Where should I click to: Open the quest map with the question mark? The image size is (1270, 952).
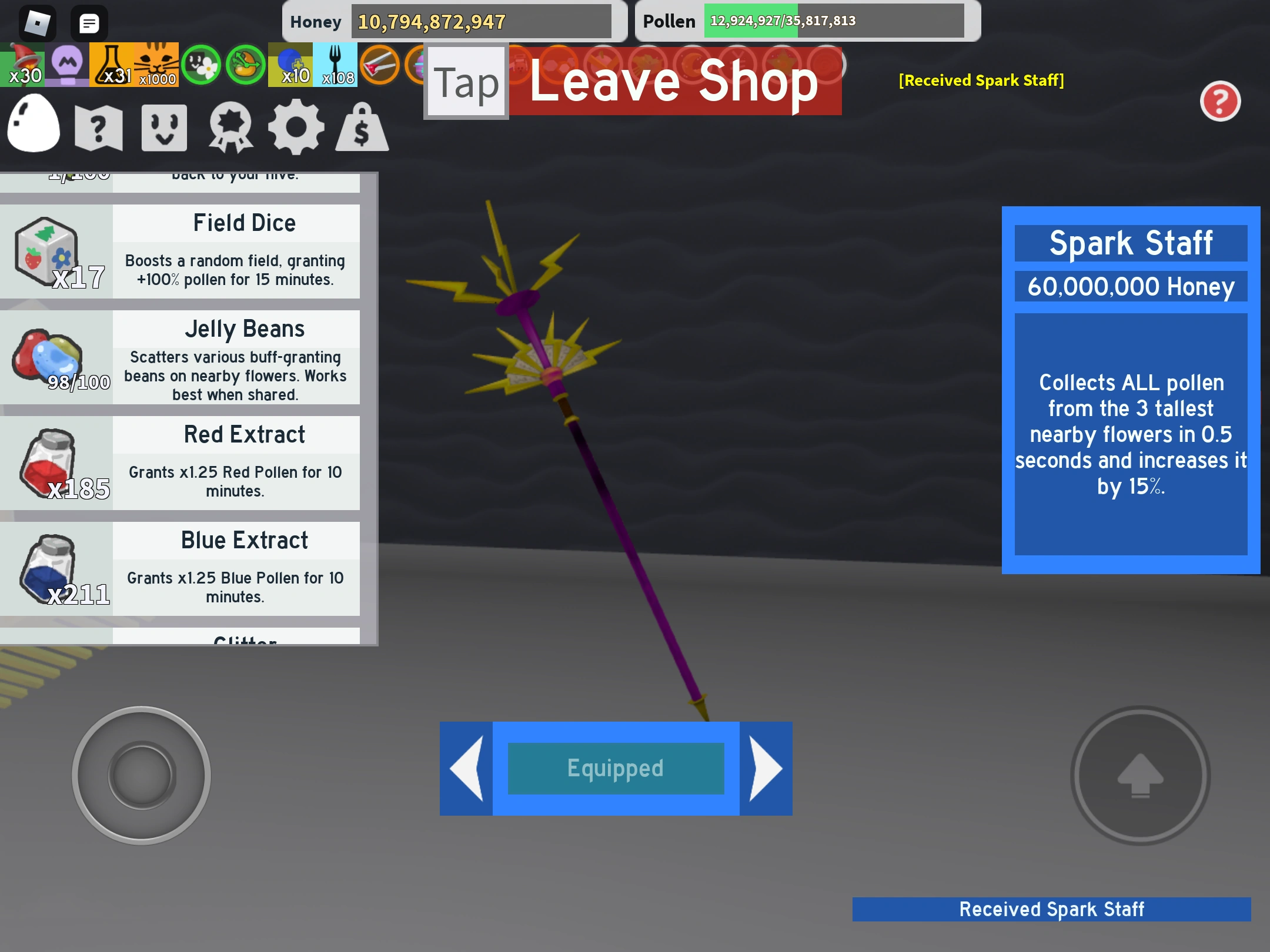tap(99, 126)
